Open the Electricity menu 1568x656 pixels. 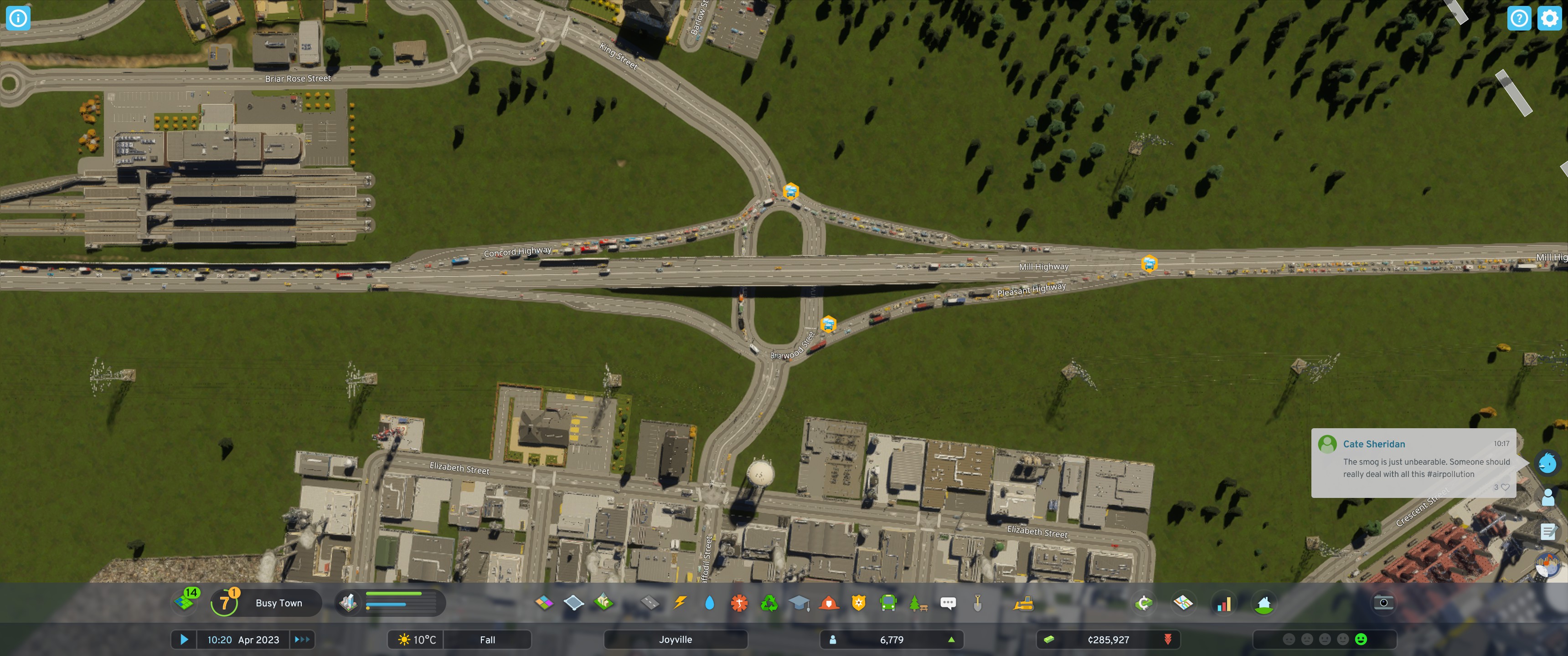tap(681, 602)
